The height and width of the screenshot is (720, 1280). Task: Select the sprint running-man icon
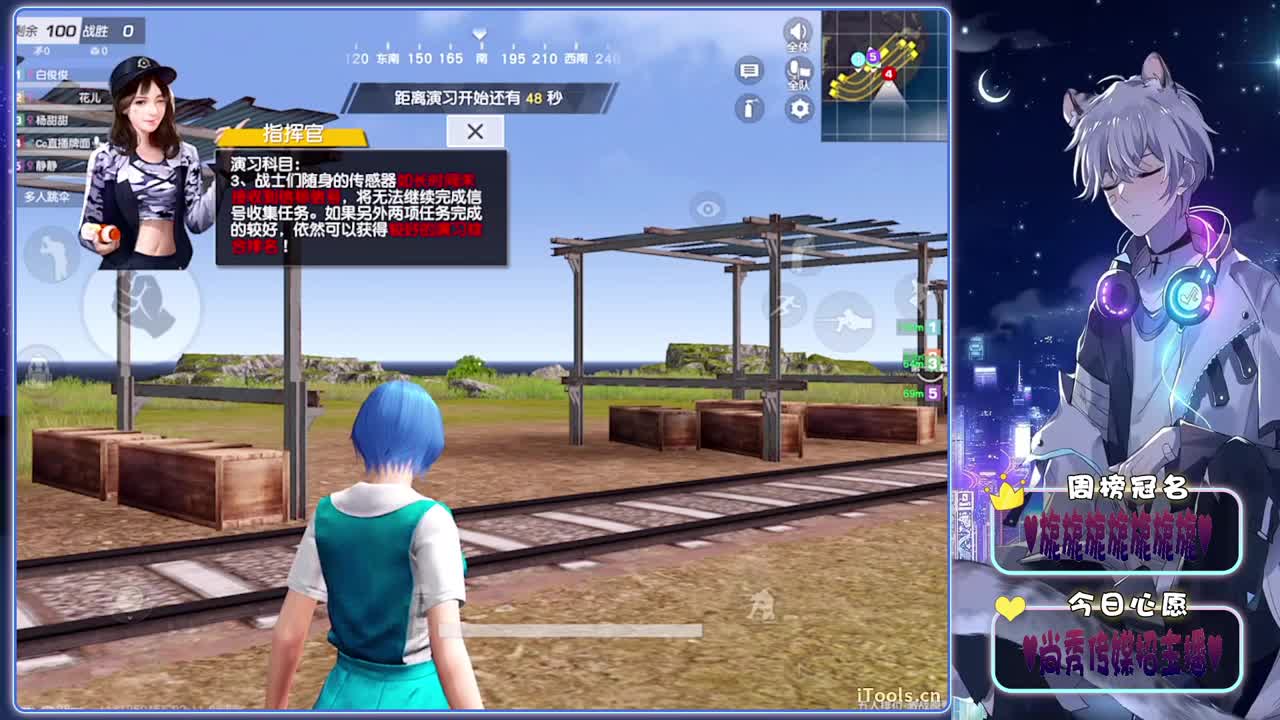(x=786, y=305)
